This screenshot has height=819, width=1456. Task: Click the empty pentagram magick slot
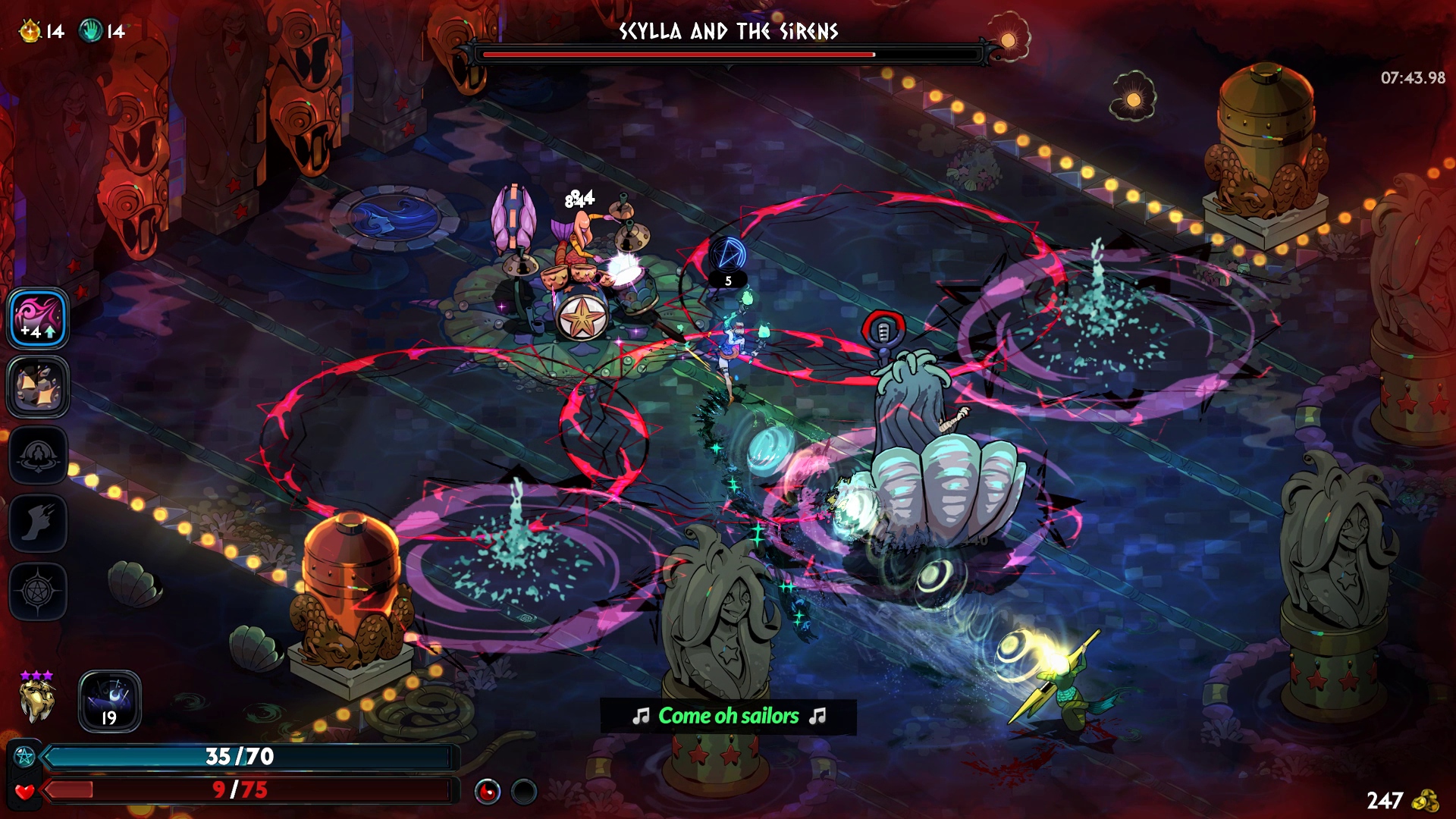38,591
